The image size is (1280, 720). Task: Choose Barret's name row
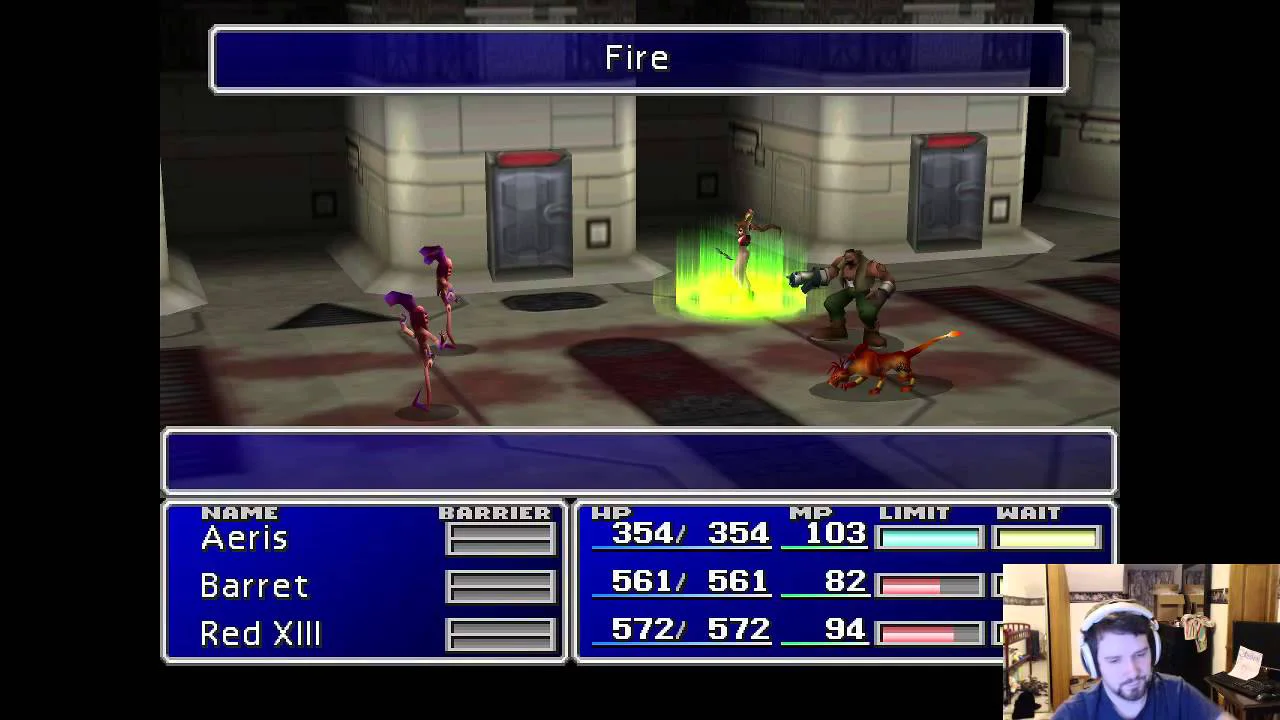tap(254, 586)
